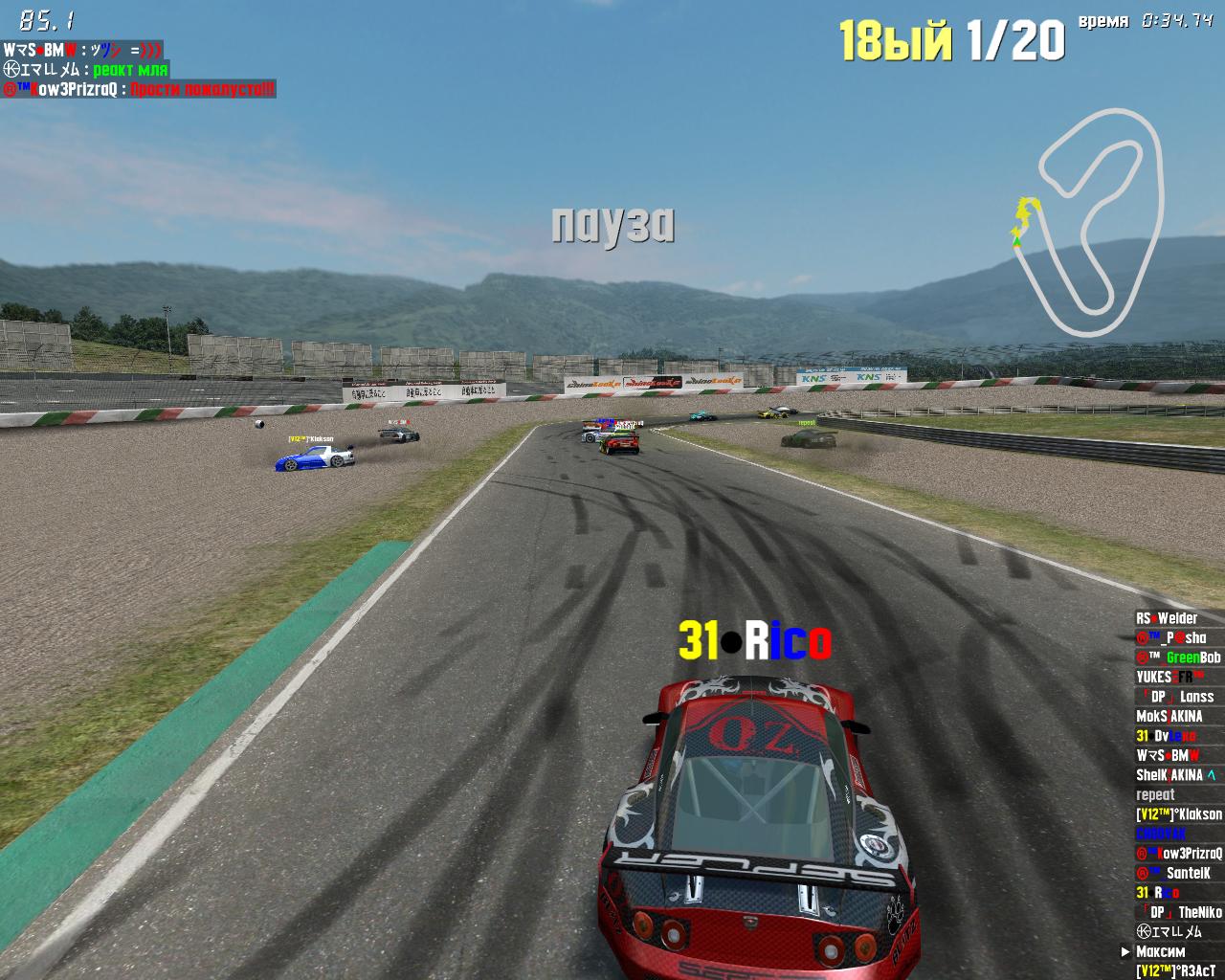Screen dimensions: 1225x980
Task: Choose Максим from the player list
Action: point(1160,951)
